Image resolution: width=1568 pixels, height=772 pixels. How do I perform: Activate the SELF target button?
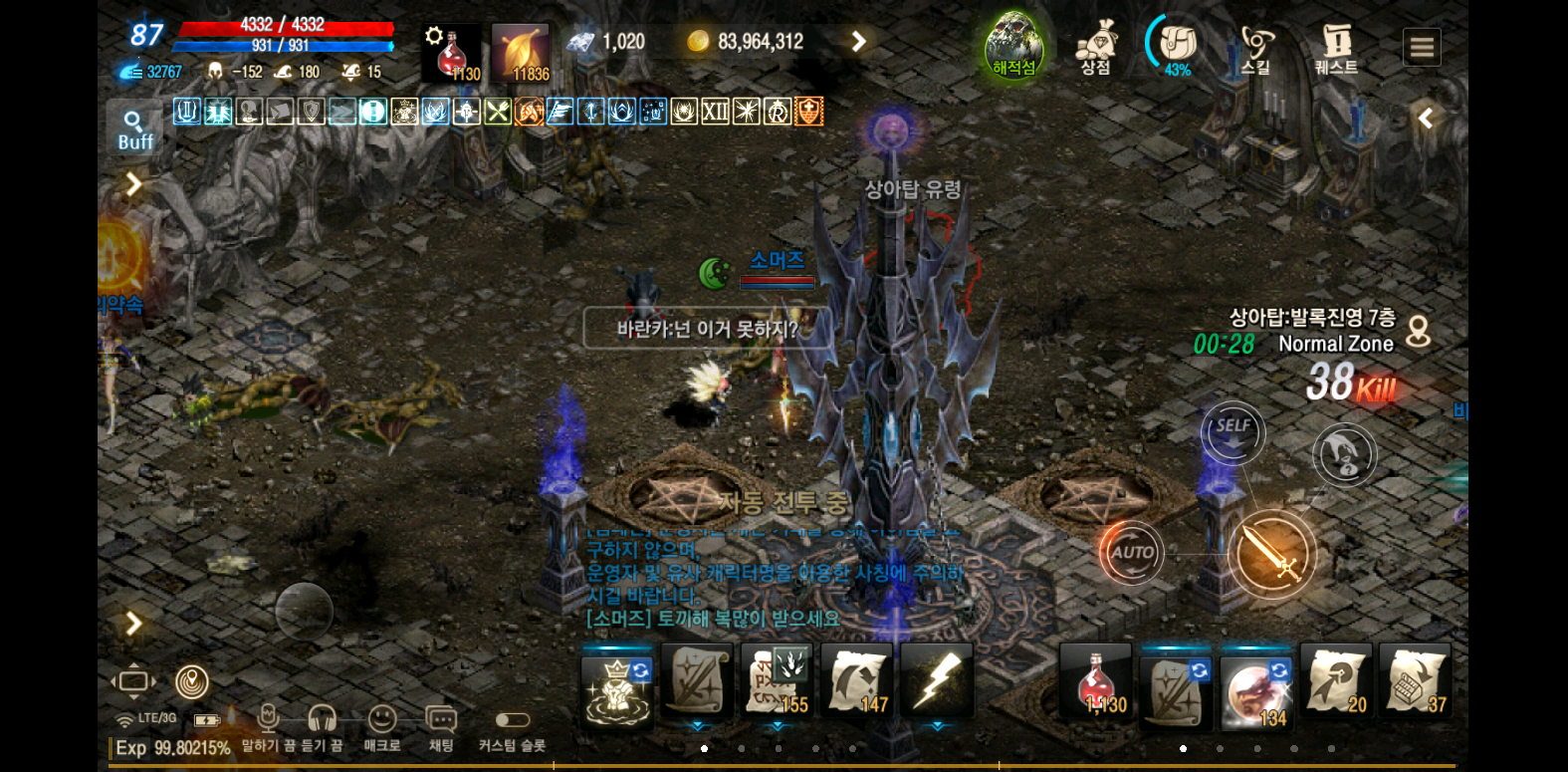tap(1232, 432)
